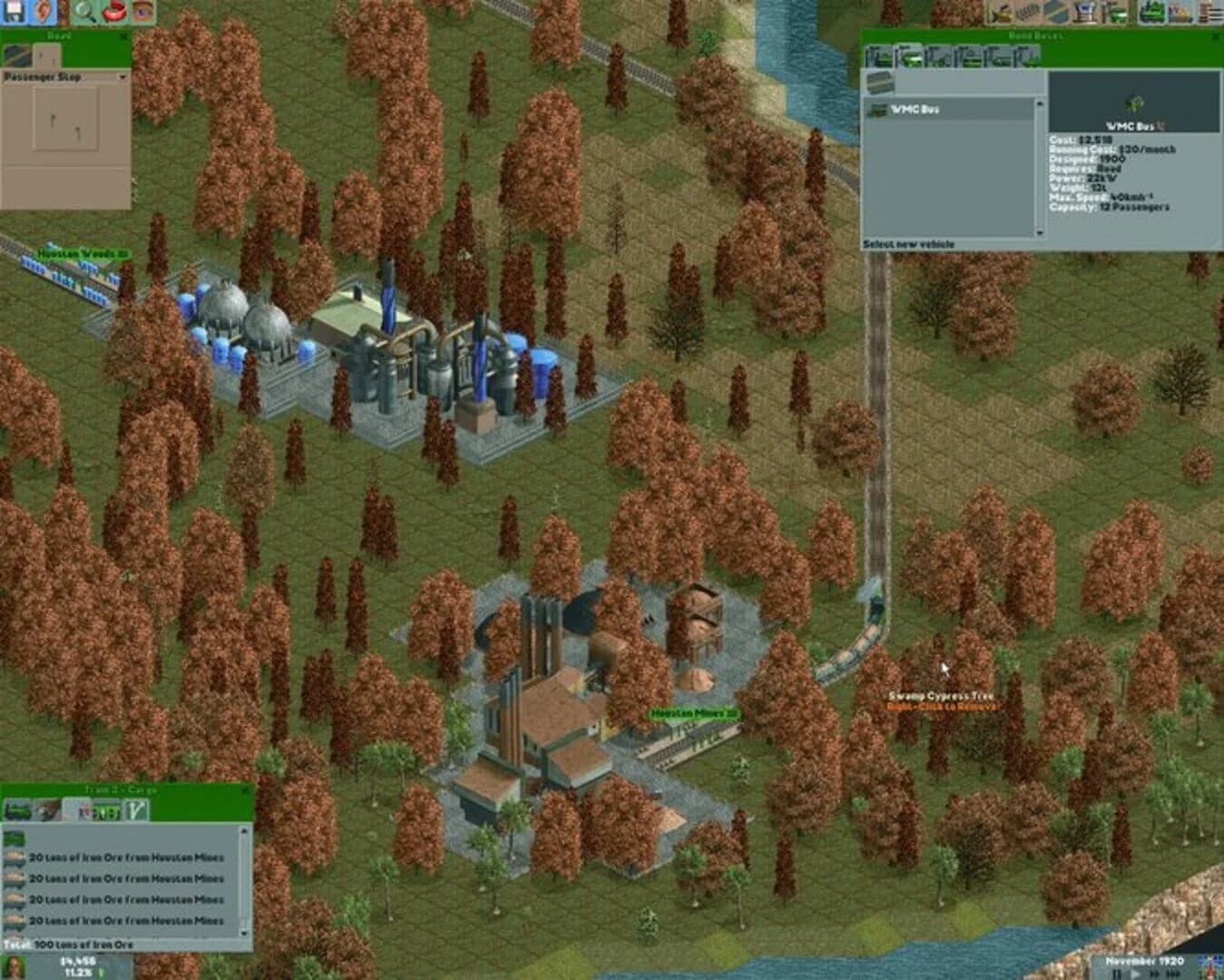The height and width of the screenshot is (980, 1224).
Task: Open the Passenger Stop dropdown
Action: coord(122,76)
